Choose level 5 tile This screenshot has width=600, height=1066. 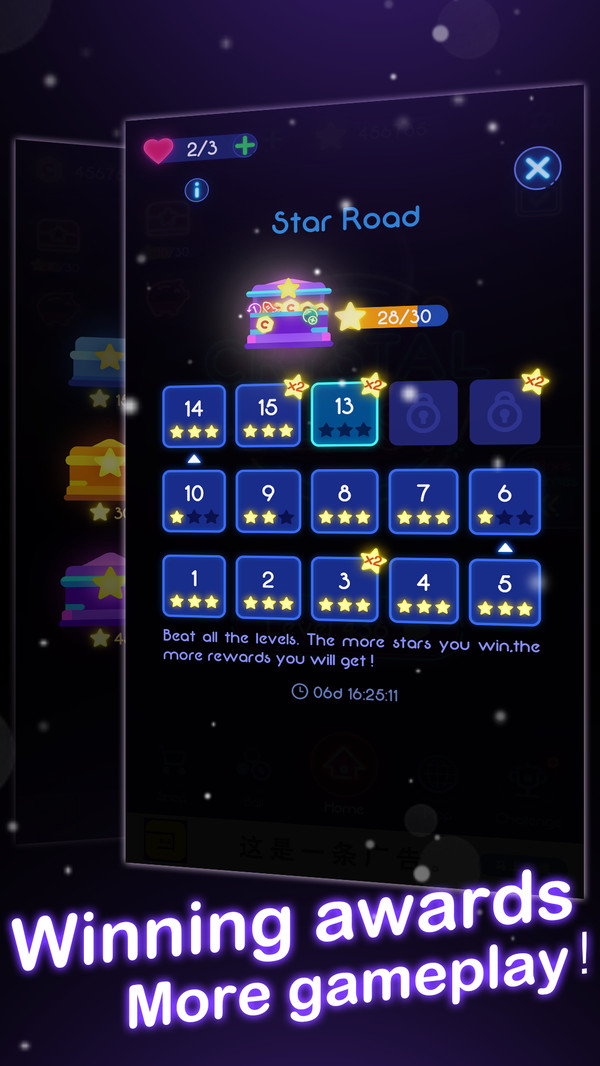pyautogui.click(x=504, y=592)
